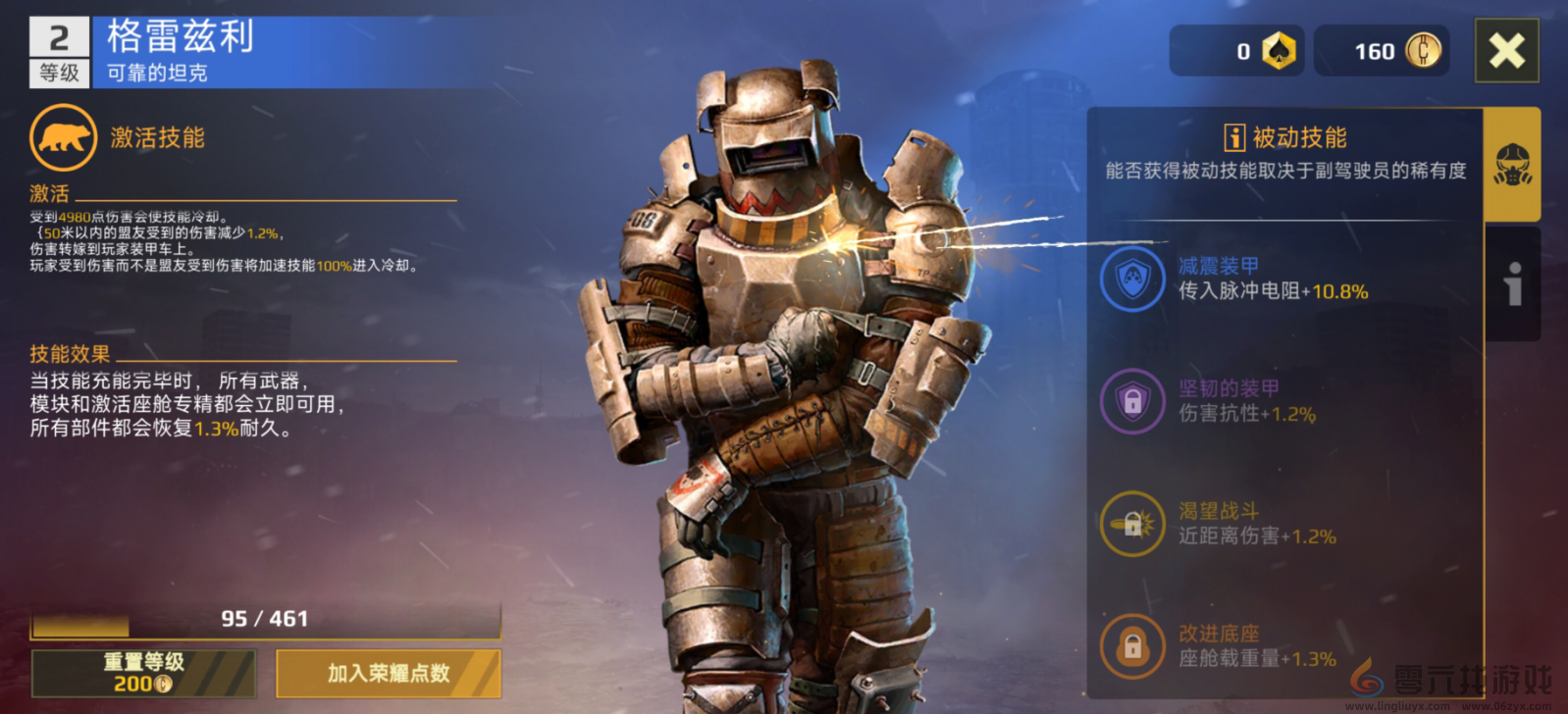
Task: Tap the bear 激活技能 icon
Action: click(x=64, y=138)
